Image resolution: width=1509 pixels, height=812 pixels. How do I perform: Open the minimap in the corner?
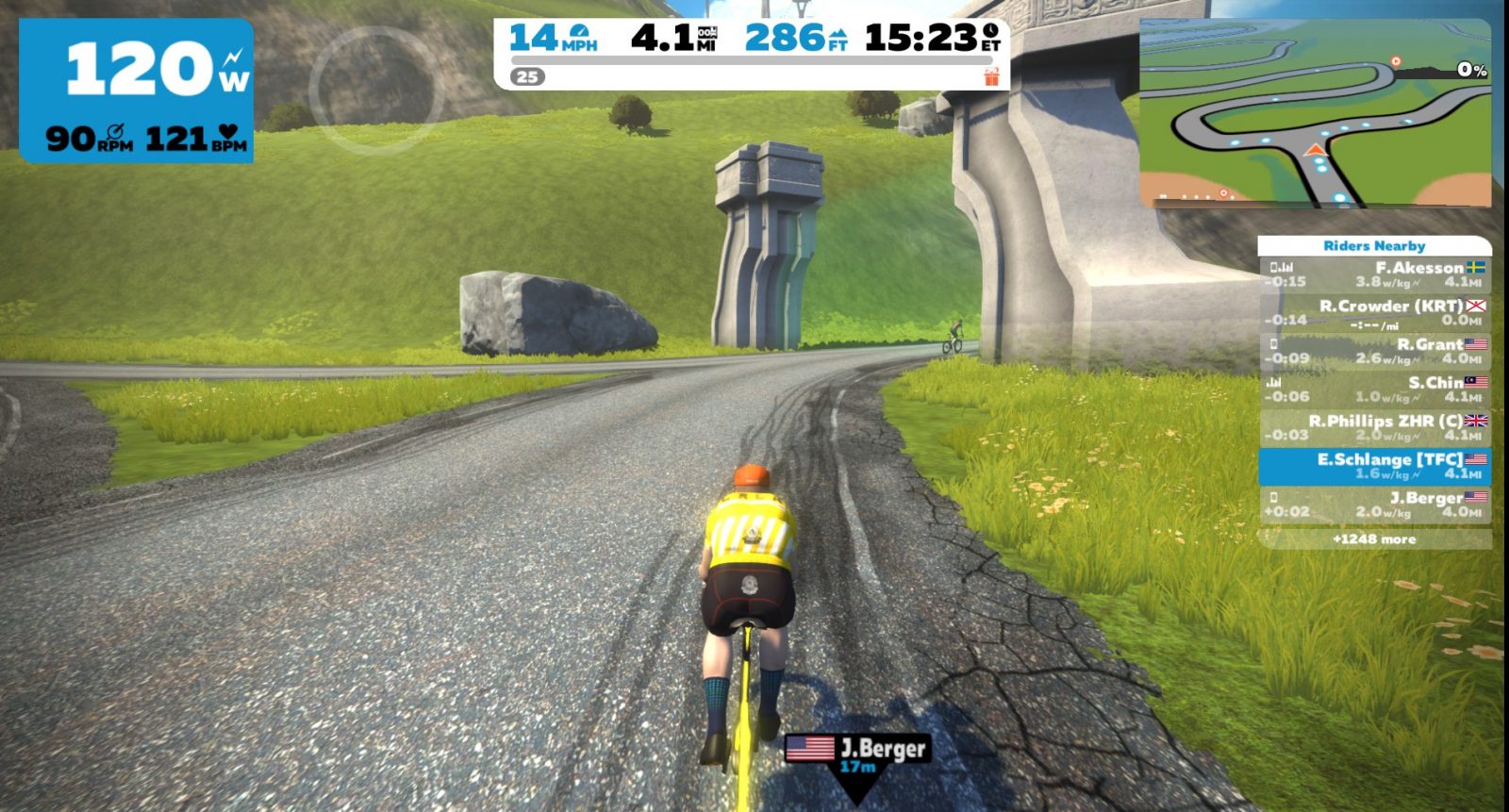[1315, 113]
